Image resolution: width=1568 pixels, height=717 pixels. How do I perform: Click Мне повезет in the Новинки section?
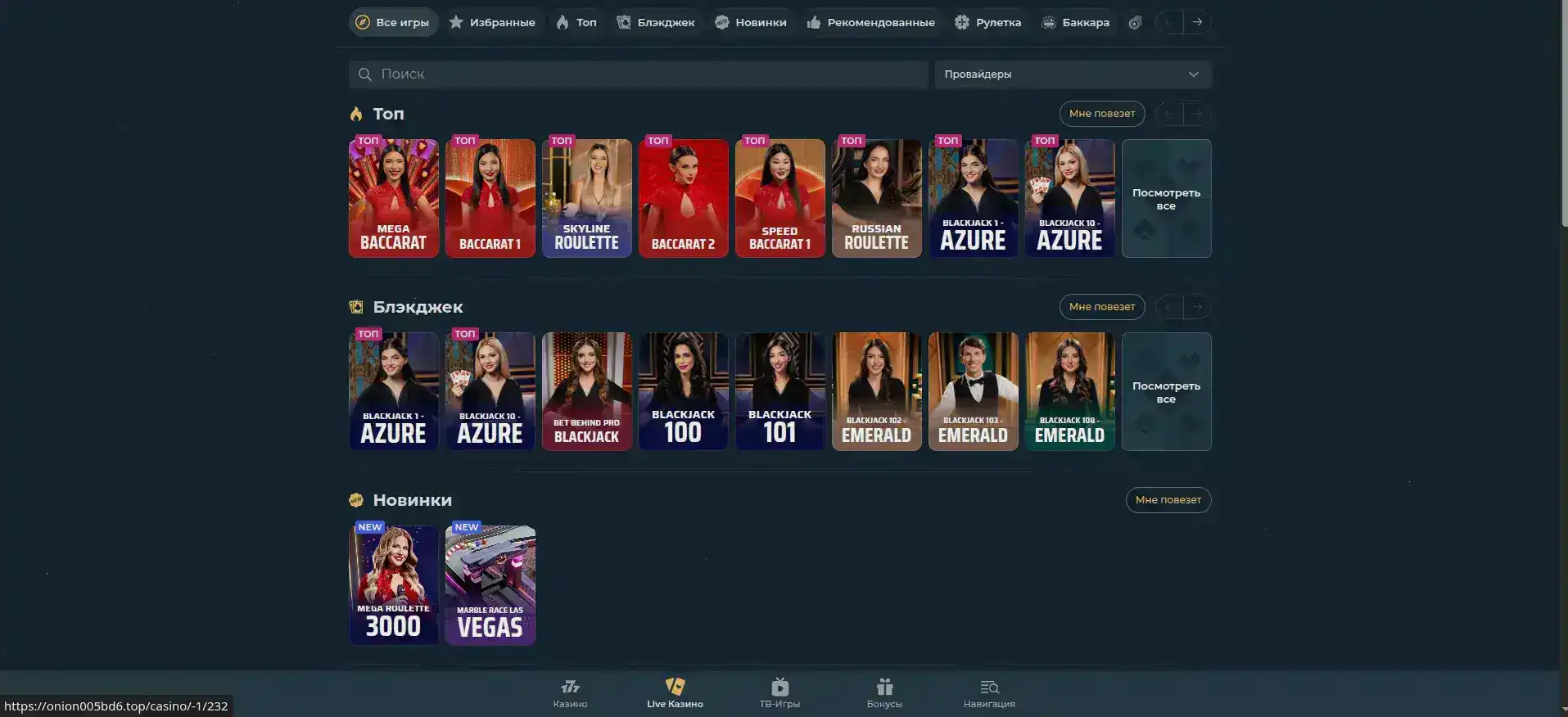1168,500
